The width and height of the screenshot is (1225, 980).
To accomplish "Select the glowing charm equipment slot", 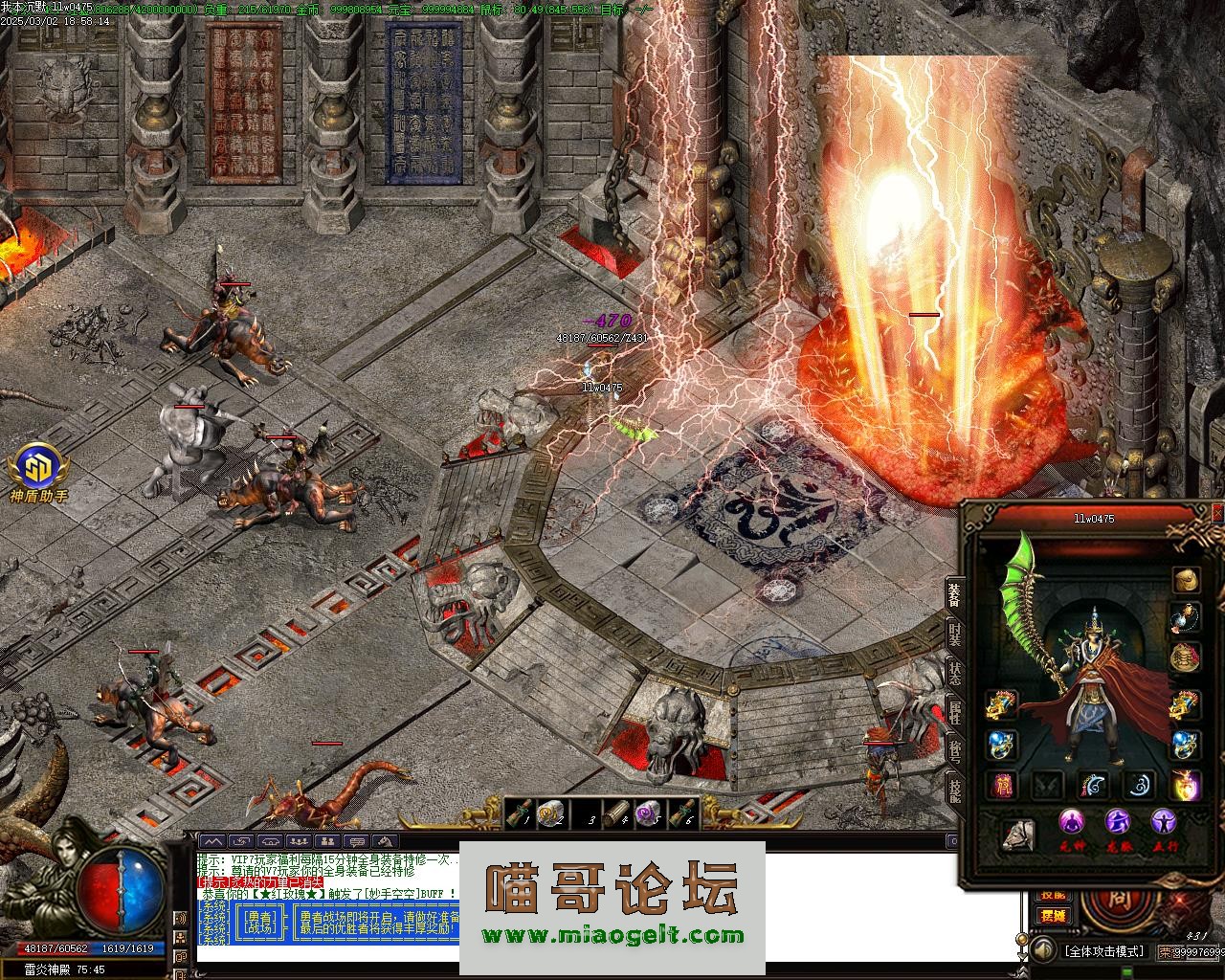I will point(1187,785).
